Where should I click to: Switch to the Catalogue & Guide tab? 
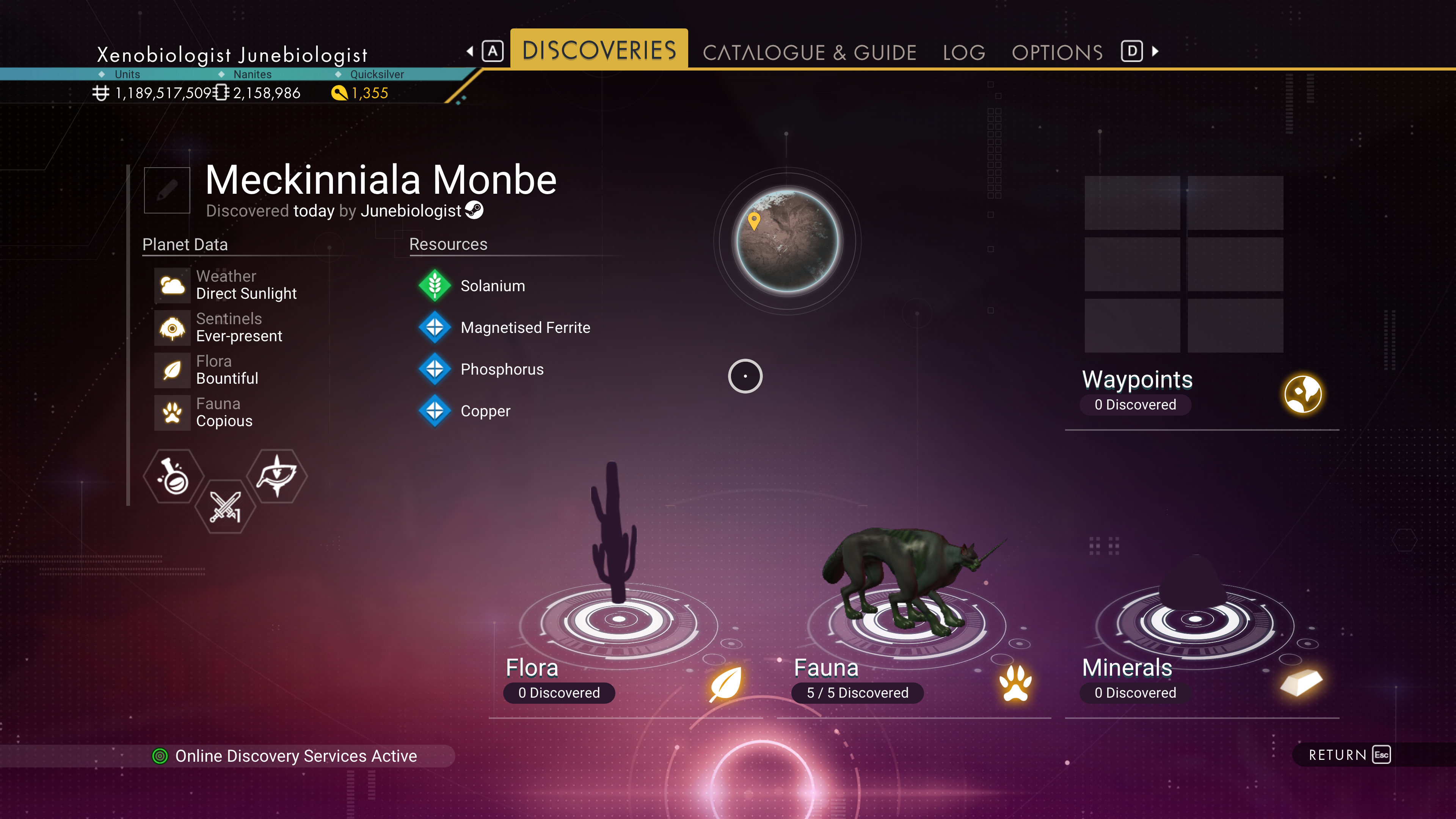click(809, 53)
